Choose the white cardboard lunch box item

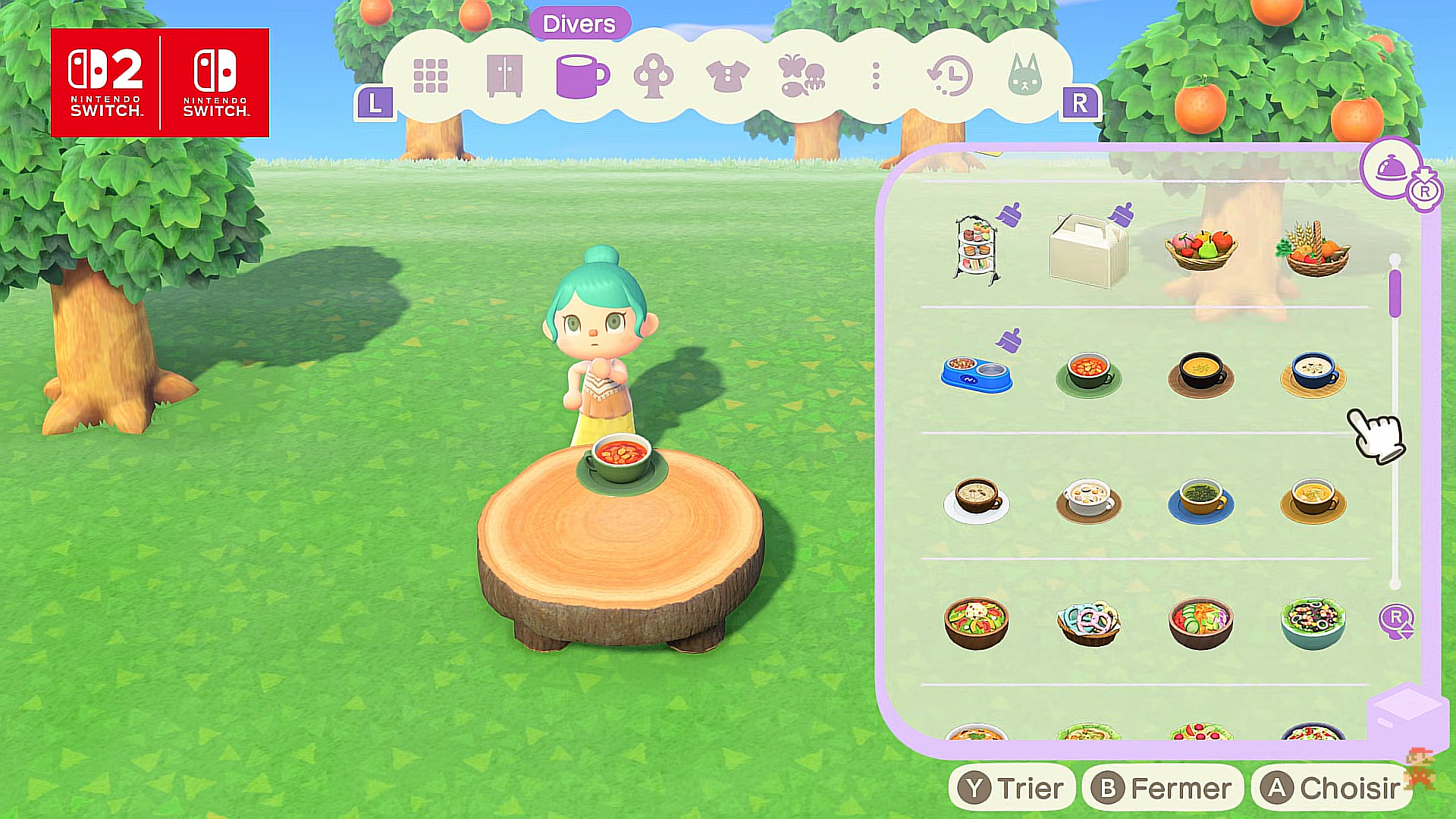[x=1087, y=250]
